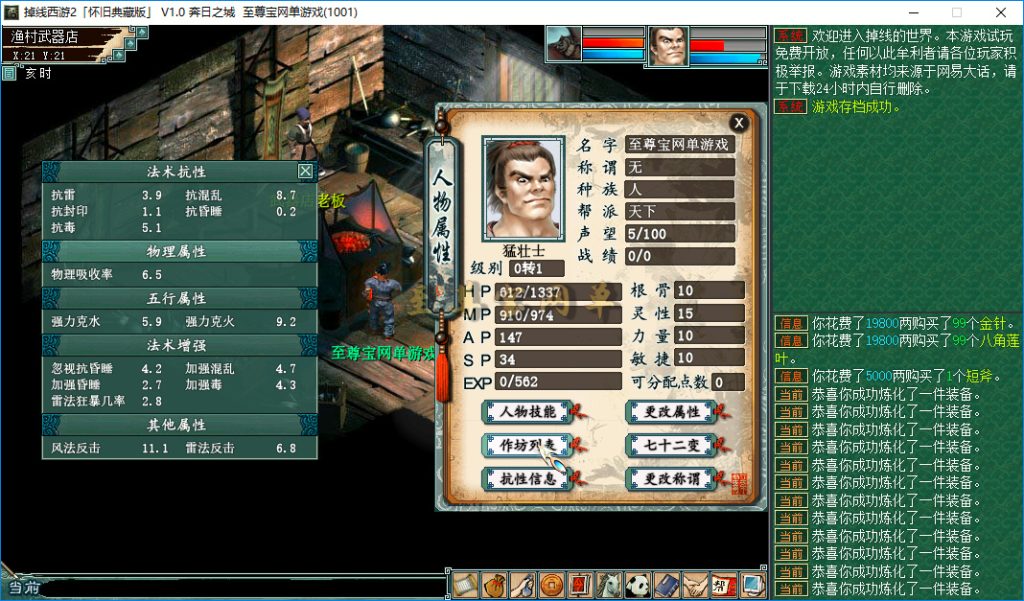Close the 法术抗性 resistance window
Image resolution: width=1024 pixels, height=601 pixels.
point(305,171)
